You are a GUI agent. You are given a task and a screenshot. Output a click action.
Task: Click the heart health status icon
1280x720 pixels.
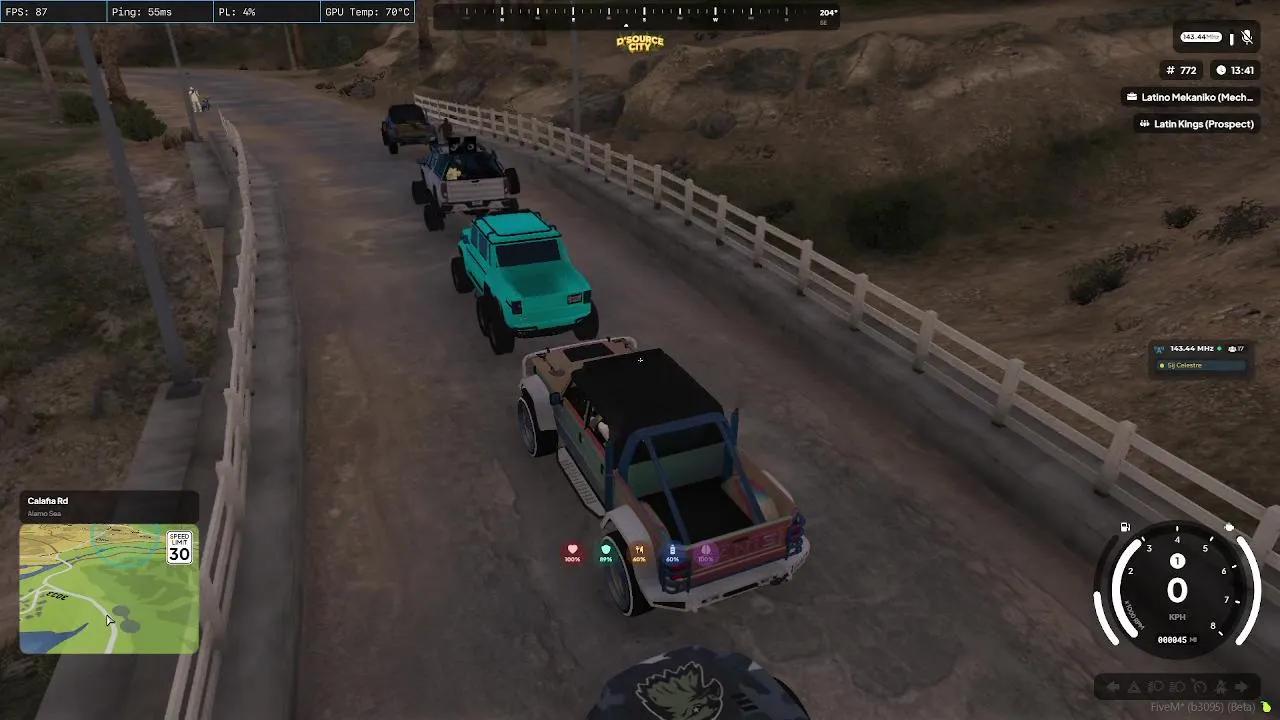coord(572,548)
